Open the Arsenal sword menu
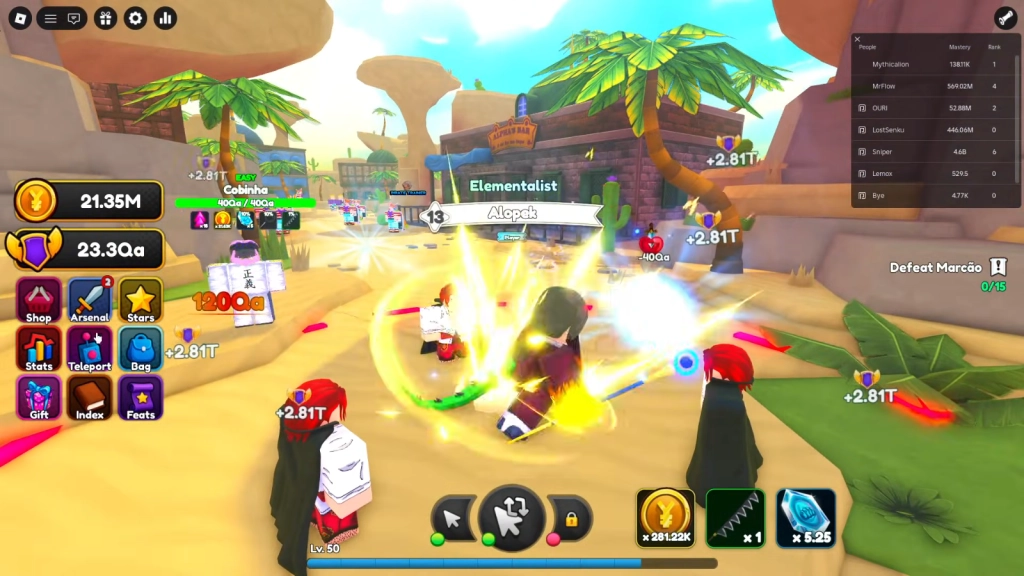This screenshot has height=576, width=1024. tap(89, 301)
